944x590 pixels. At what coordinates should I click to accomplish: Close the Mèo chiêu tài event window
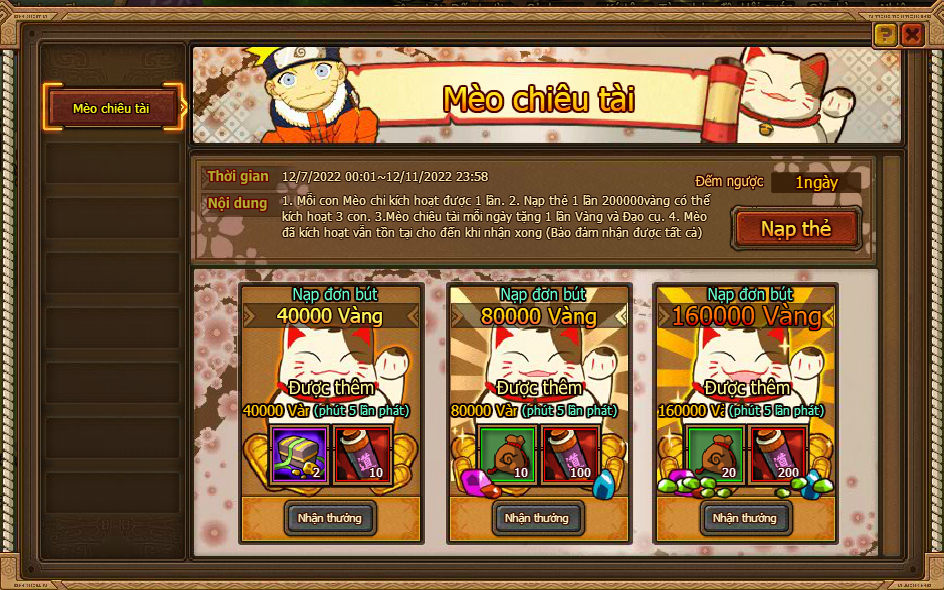(x=912, y=36)
